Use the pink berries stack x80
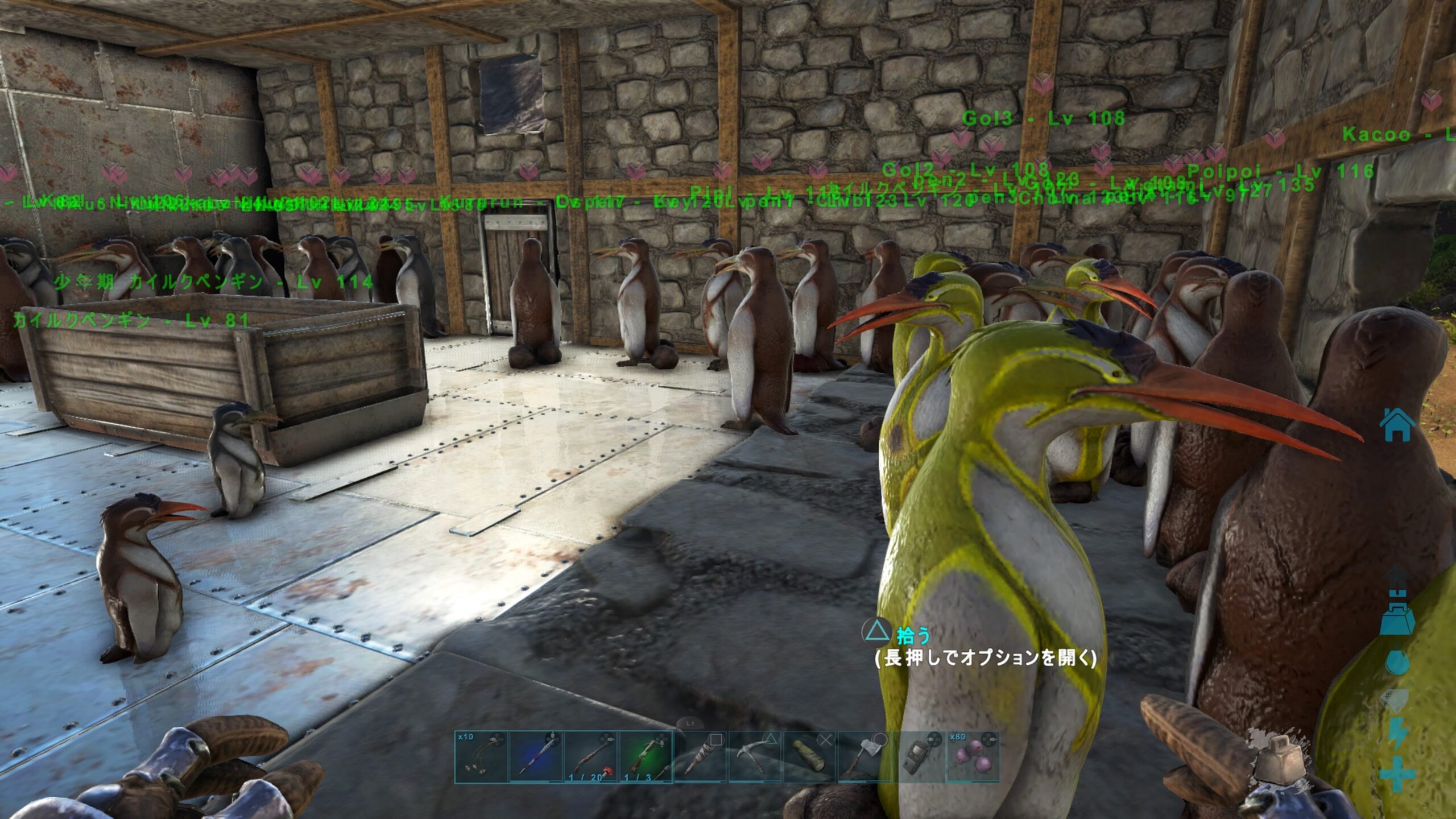 click(973, 757)
